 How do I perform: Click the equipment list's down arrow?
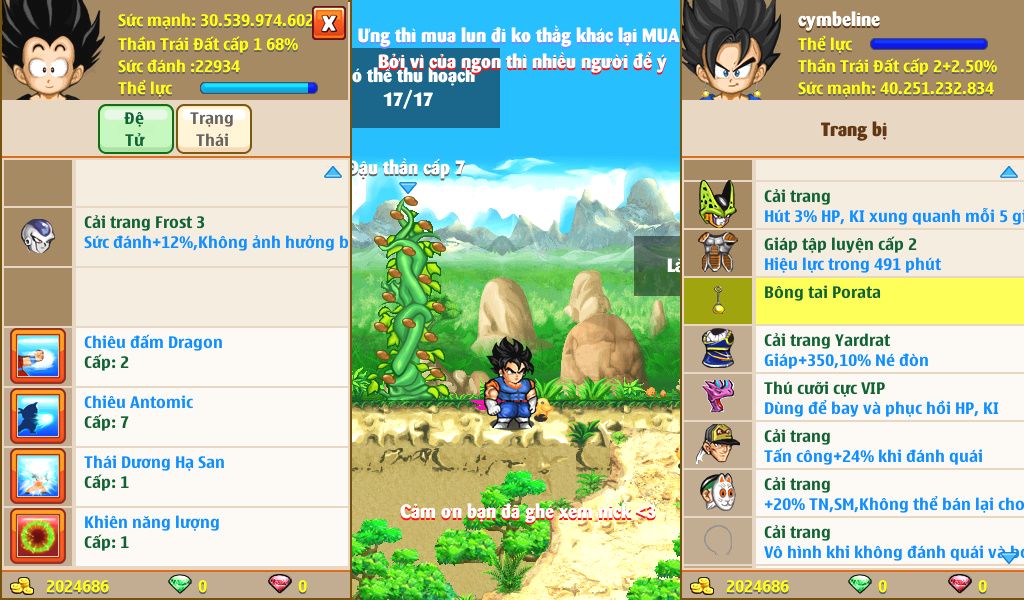(x=1009, y=558)
